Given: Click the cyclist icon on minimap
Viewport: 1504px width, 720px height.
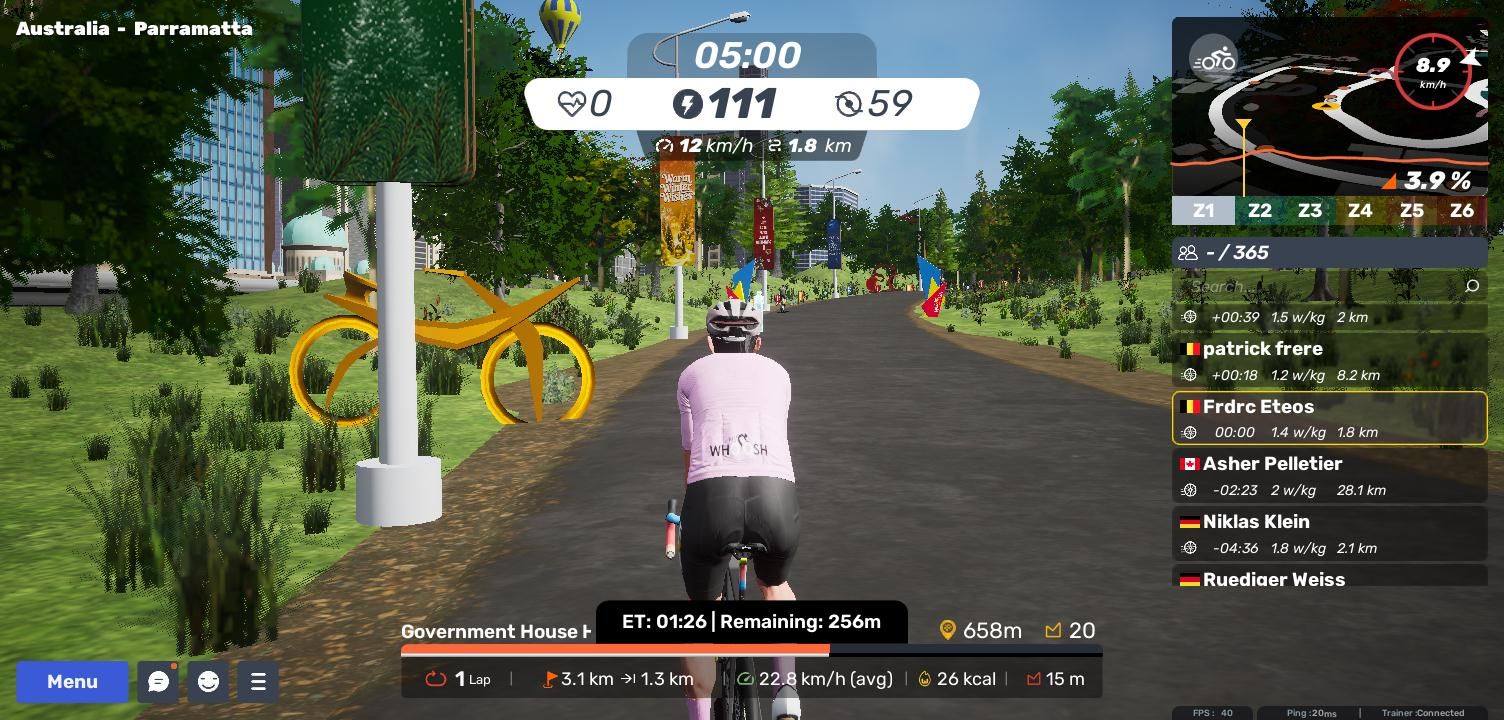Looking at the screenshot, I should (1214, 60).
